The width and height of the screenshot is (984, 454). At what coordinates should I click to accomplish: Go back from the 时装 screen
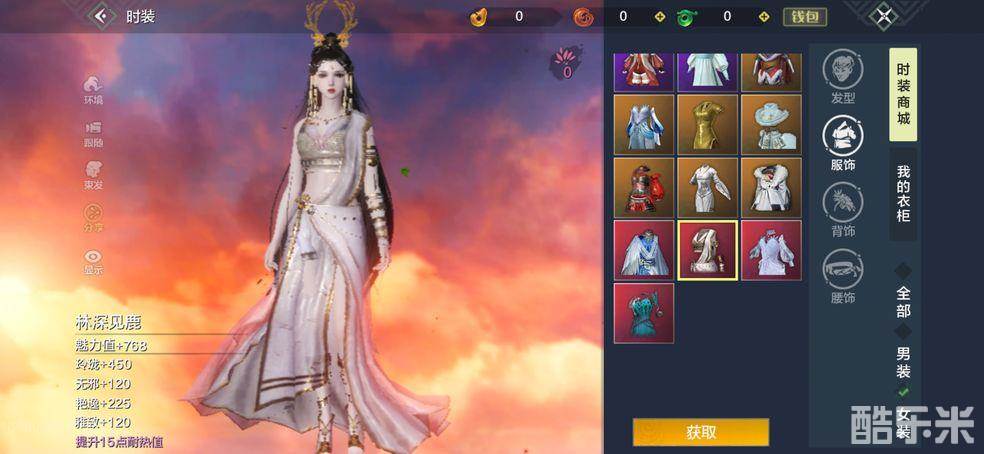(100, 16)
